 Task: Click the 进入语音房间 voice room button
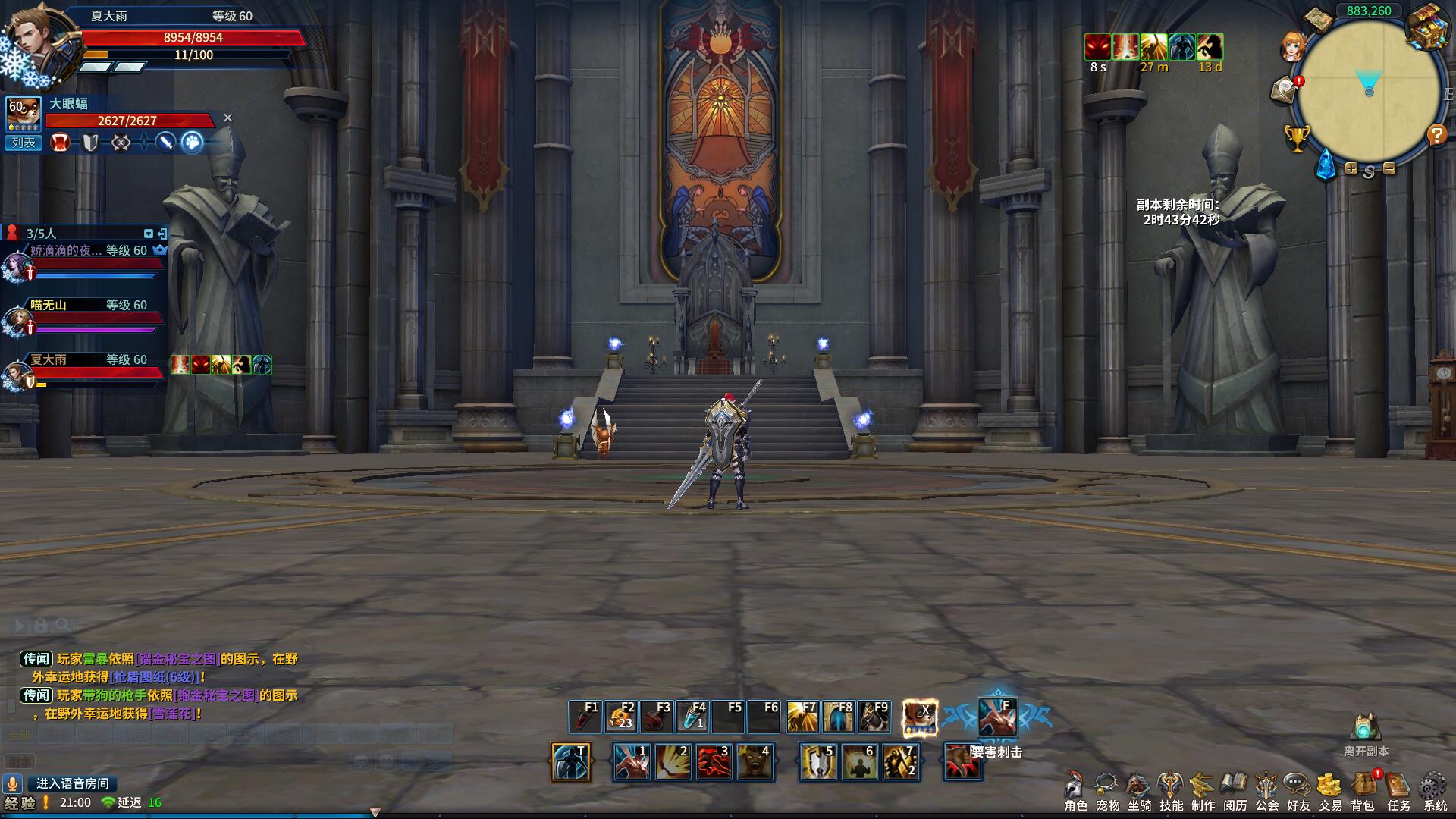[73, 783]
